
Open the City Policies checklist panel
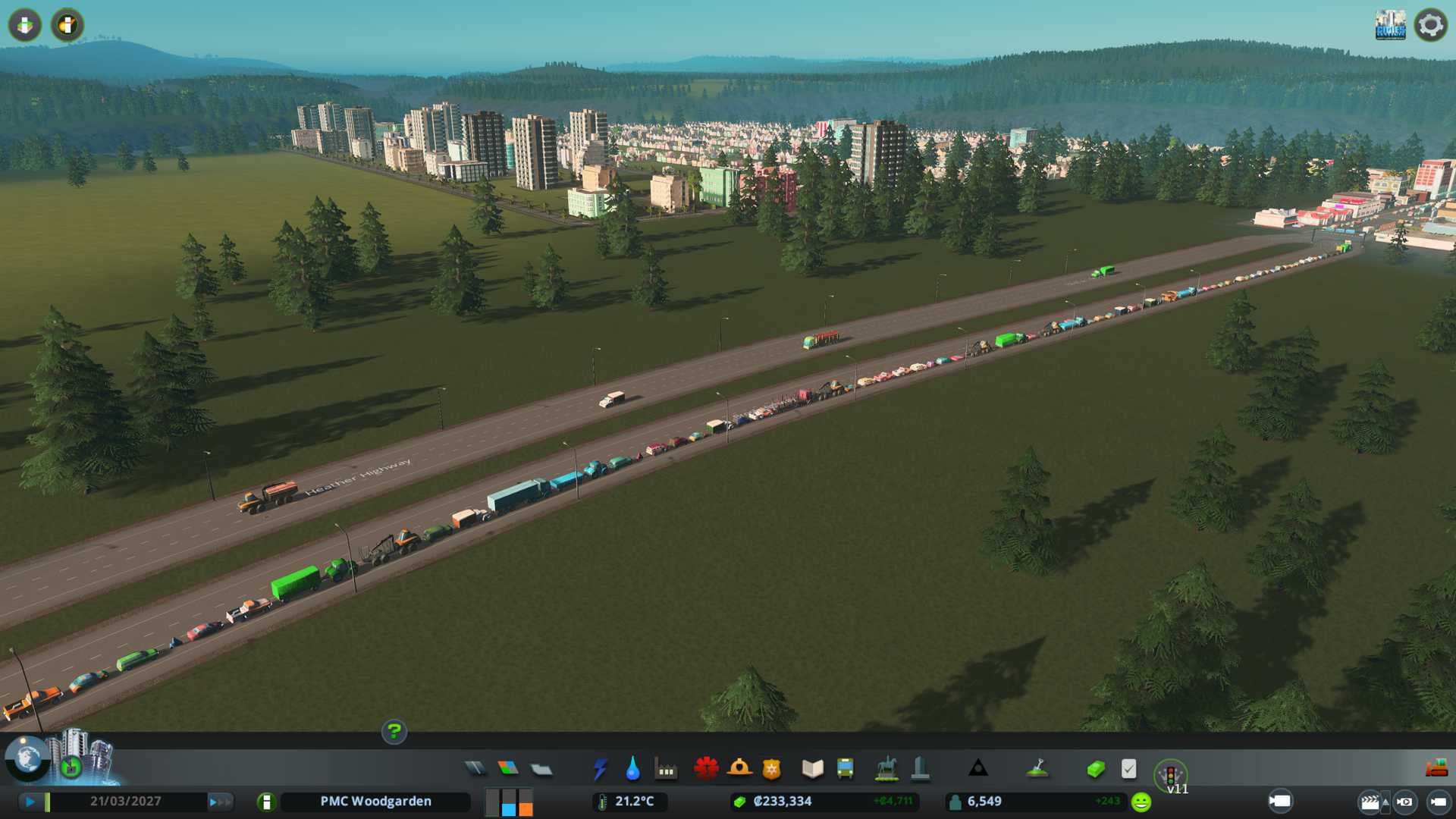click(x=1128, y=769)
